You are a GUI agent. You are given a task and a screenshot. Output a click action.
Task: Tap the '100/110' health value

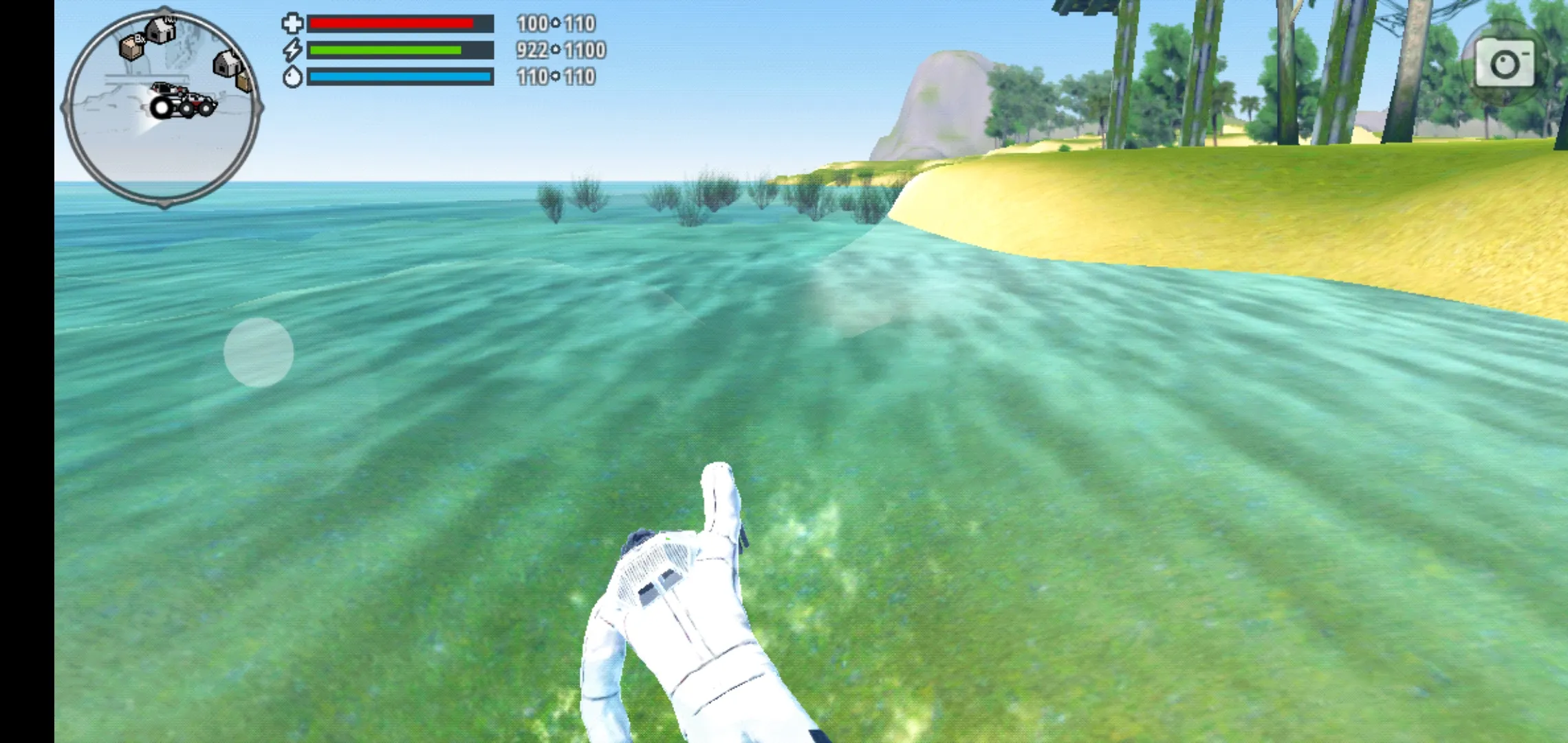tap(558, 23)
